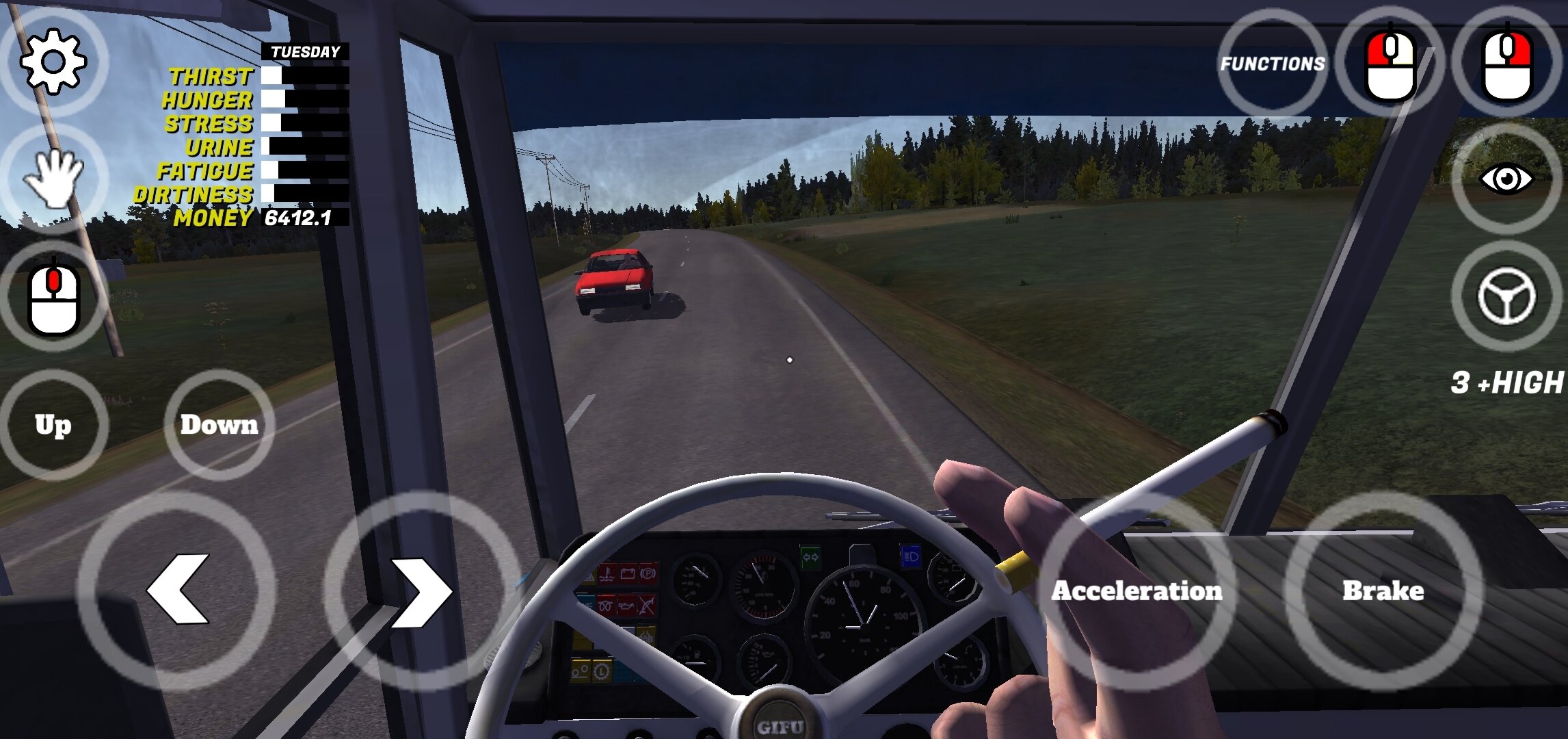Image resolution: width=1568 pixels, height=739 pixels.
Task: Tap the hand interaction icon
Action: 53,178
